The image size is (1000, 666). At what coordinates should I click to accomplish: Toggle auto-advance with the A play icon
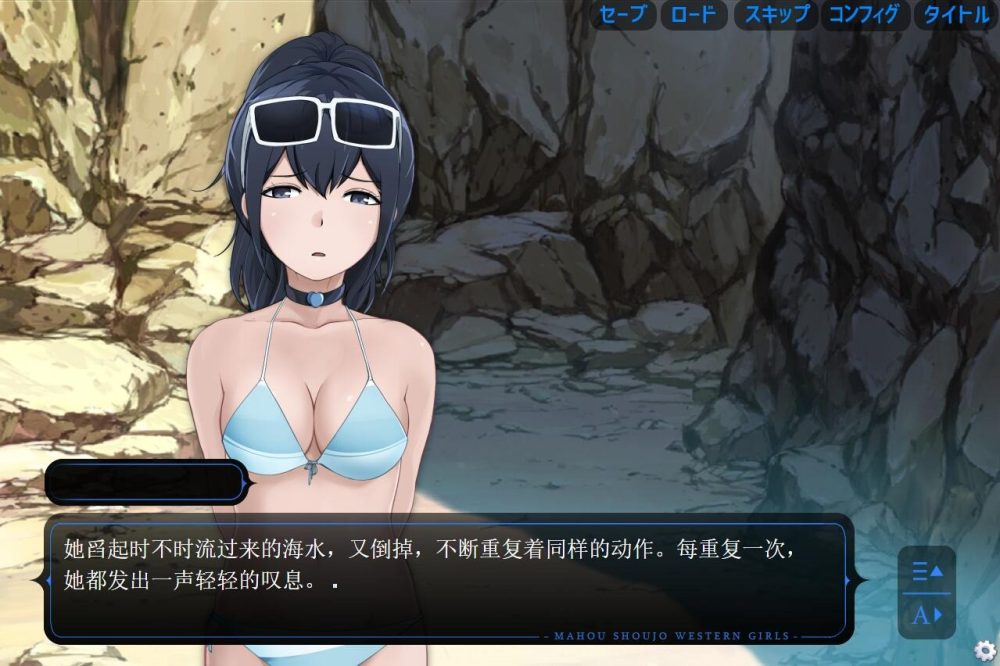pos(927,614)
